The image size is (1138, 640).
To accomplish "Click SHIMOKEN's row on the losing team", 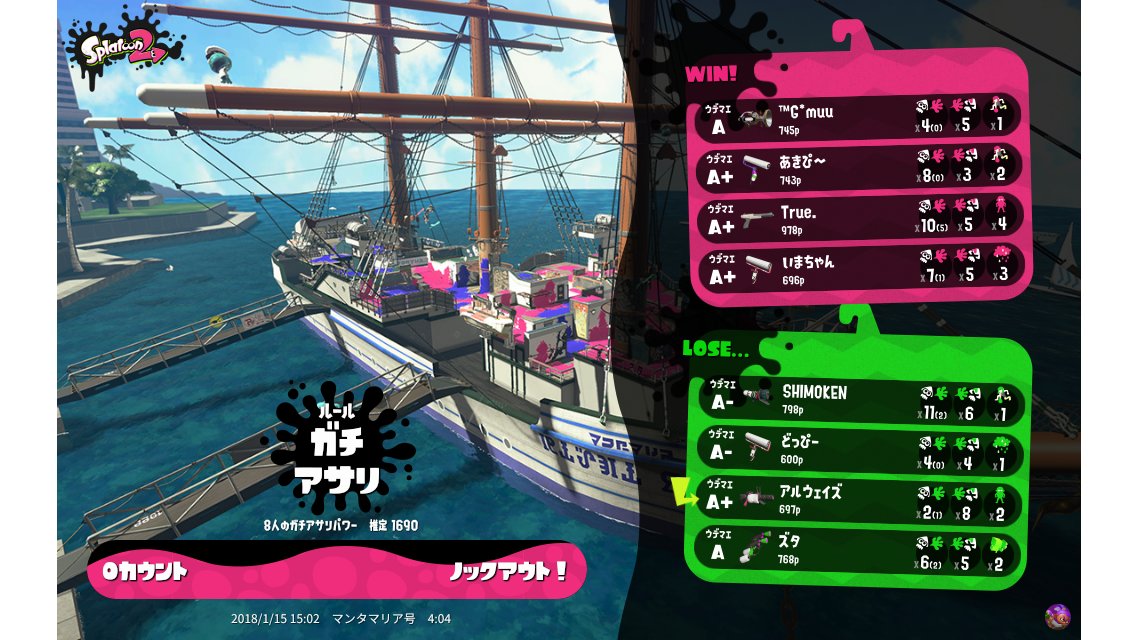I will click(860, 400).
